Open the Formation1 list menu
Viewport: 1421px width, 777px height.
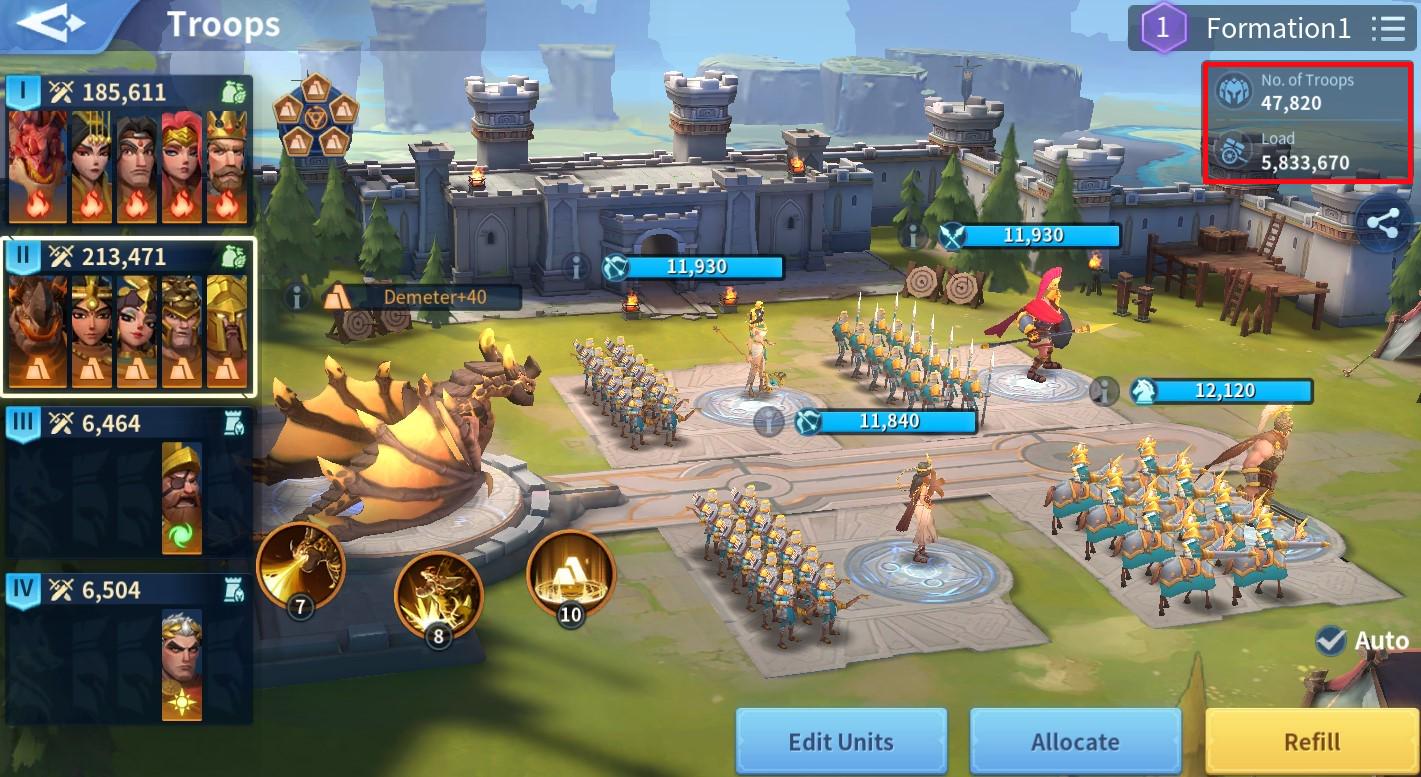click(x=1387, y=28)
